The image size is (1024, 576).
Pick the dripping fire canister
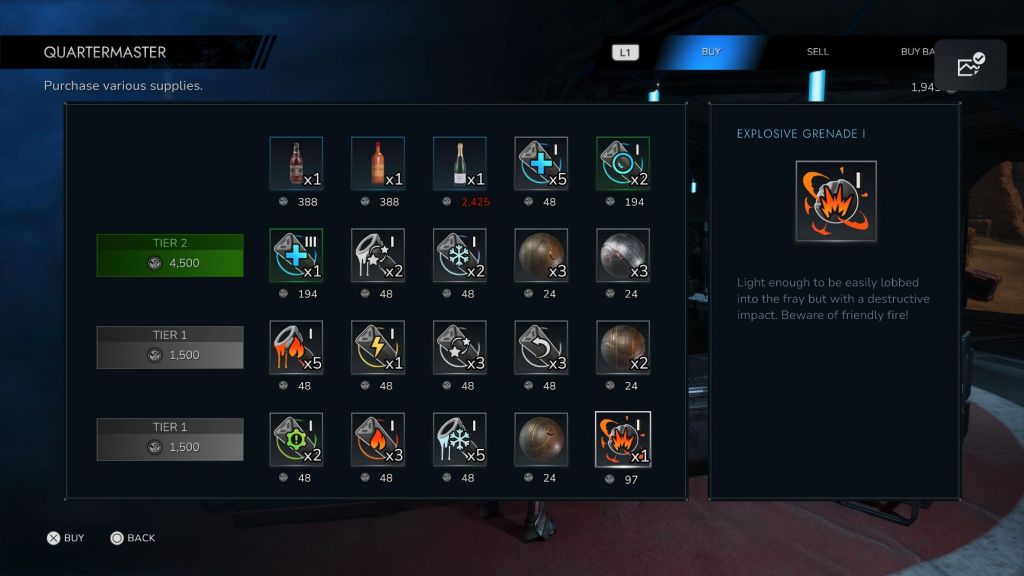point(296,347)
